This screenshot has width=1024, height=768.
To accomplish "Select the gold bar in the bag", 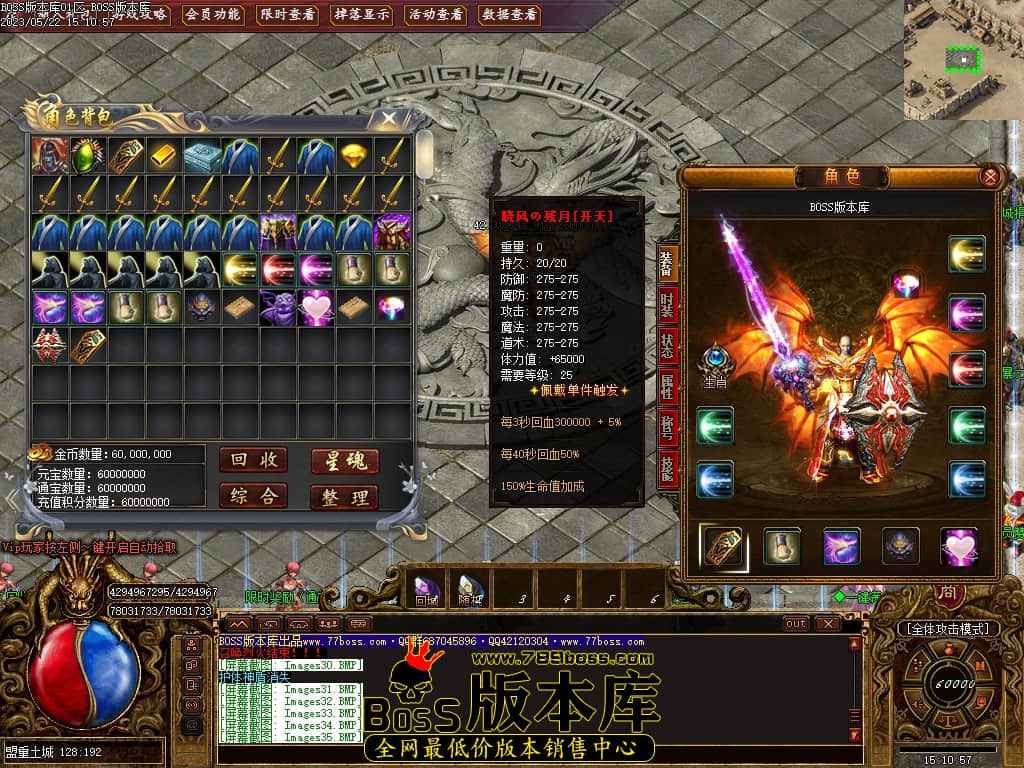I will click(164, 156).
